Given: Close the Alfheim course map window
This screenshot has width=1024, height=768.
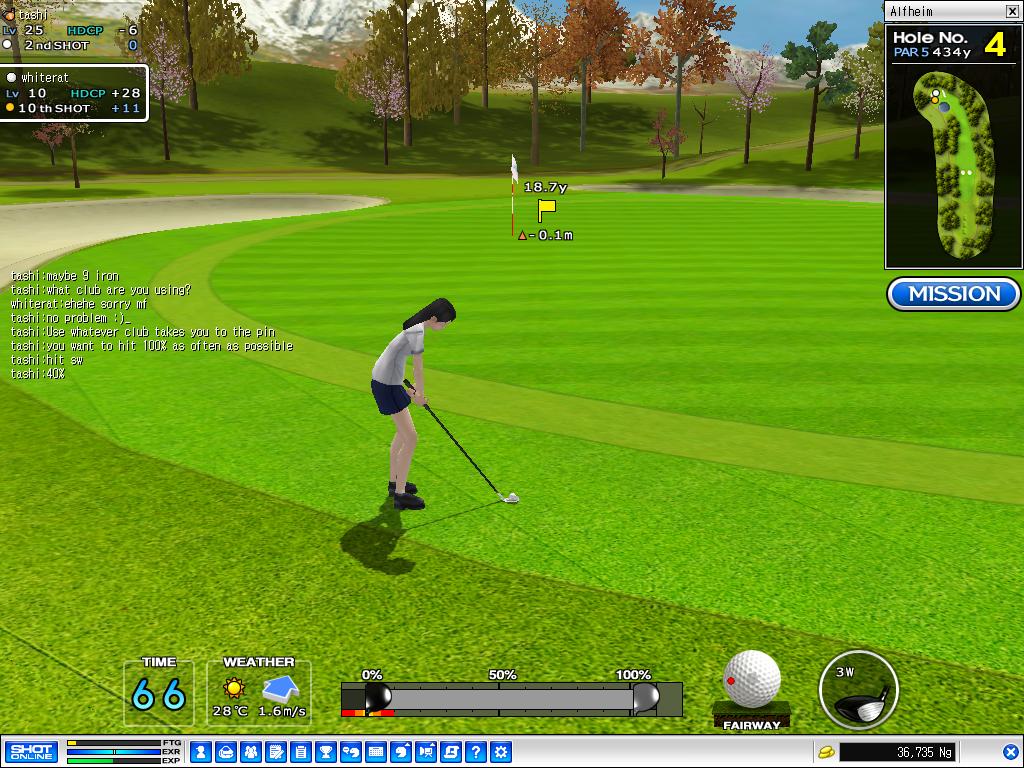Looking at the screenshot, I should point(1012,11).
